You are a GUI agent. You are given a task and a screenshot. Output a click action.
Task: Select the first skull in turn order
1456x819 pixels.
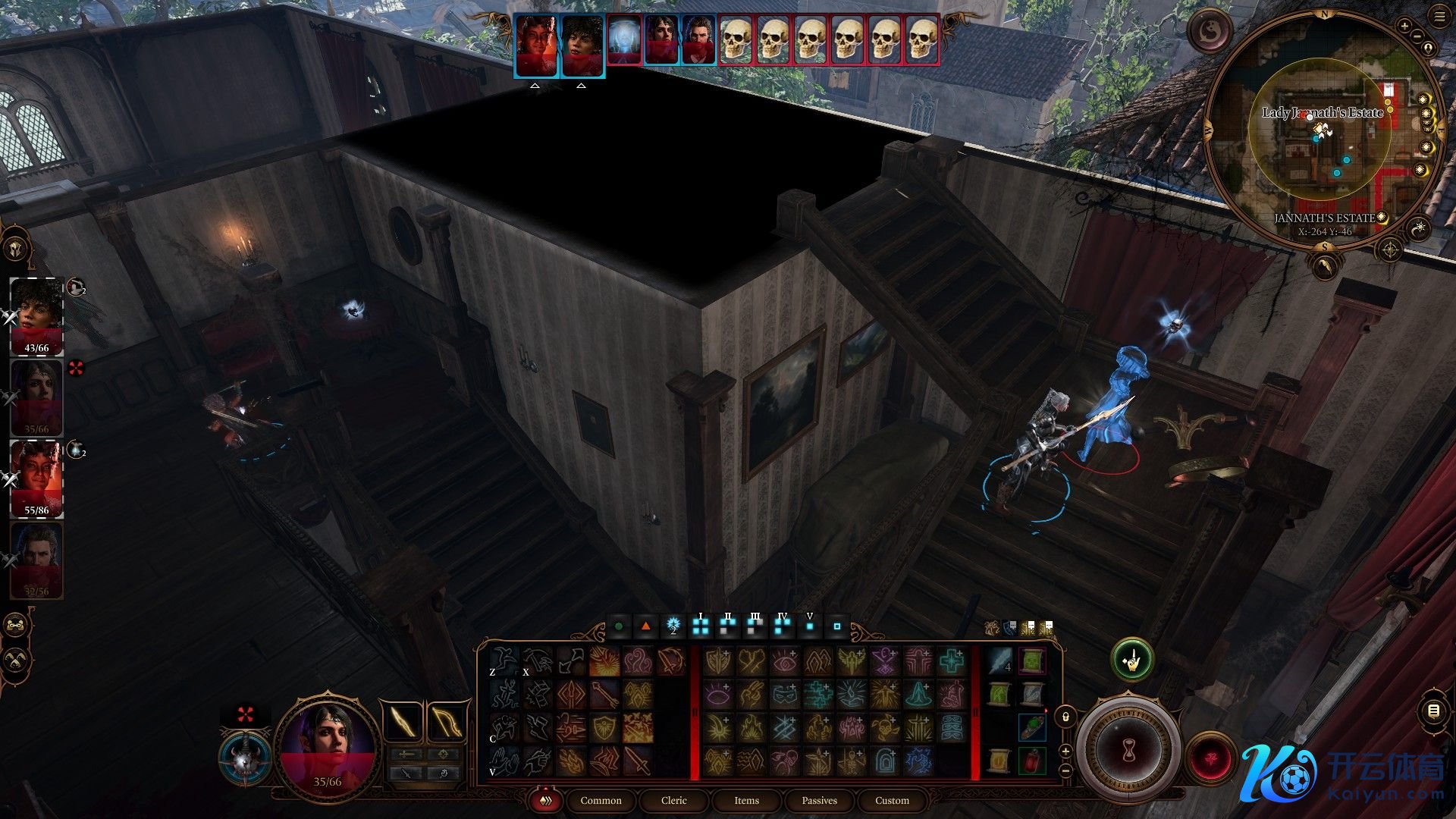click(735, 39)
